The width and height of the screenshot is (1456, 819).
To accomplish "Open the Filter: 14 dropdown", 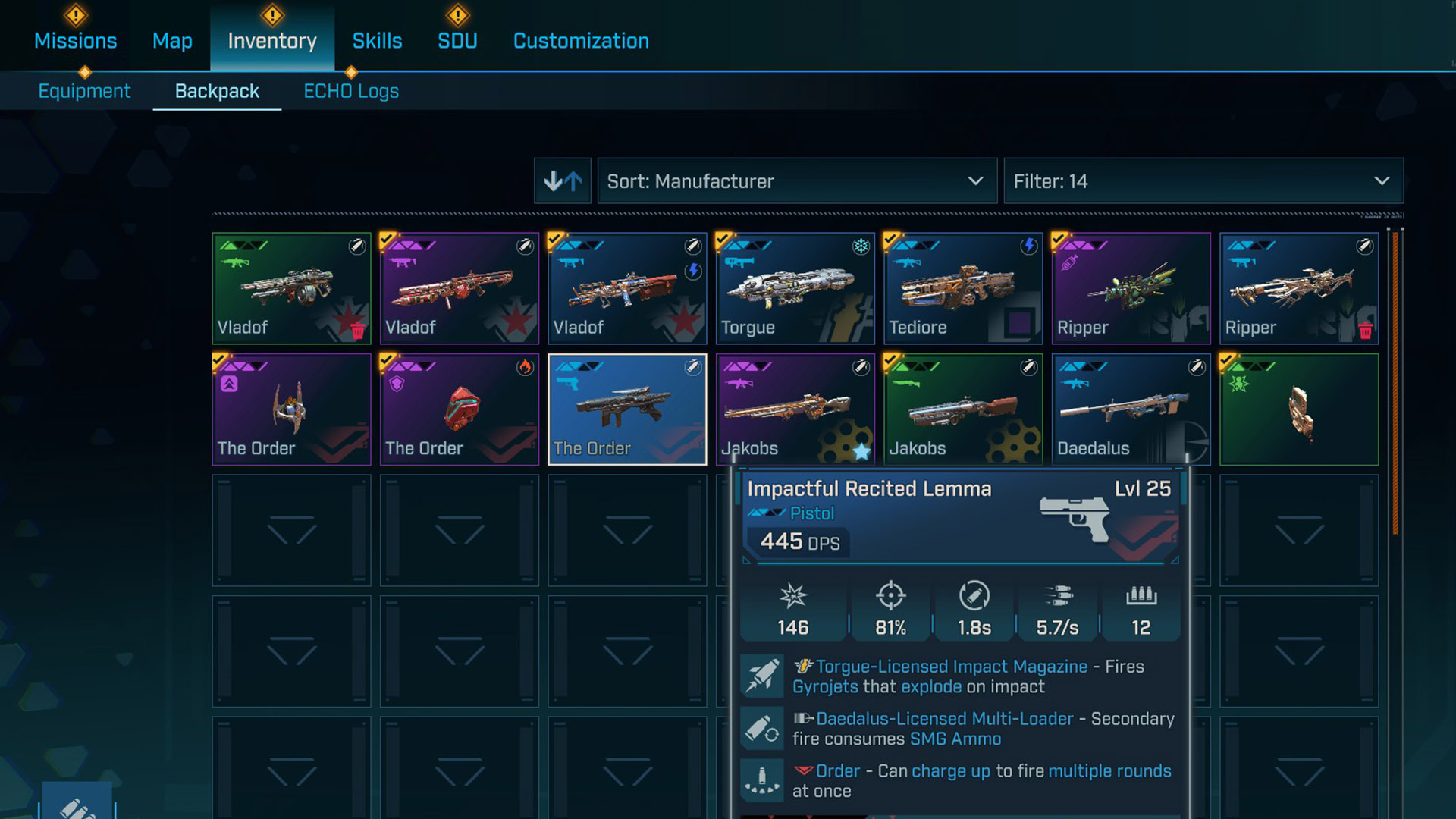I will [x=1203, y=181].
